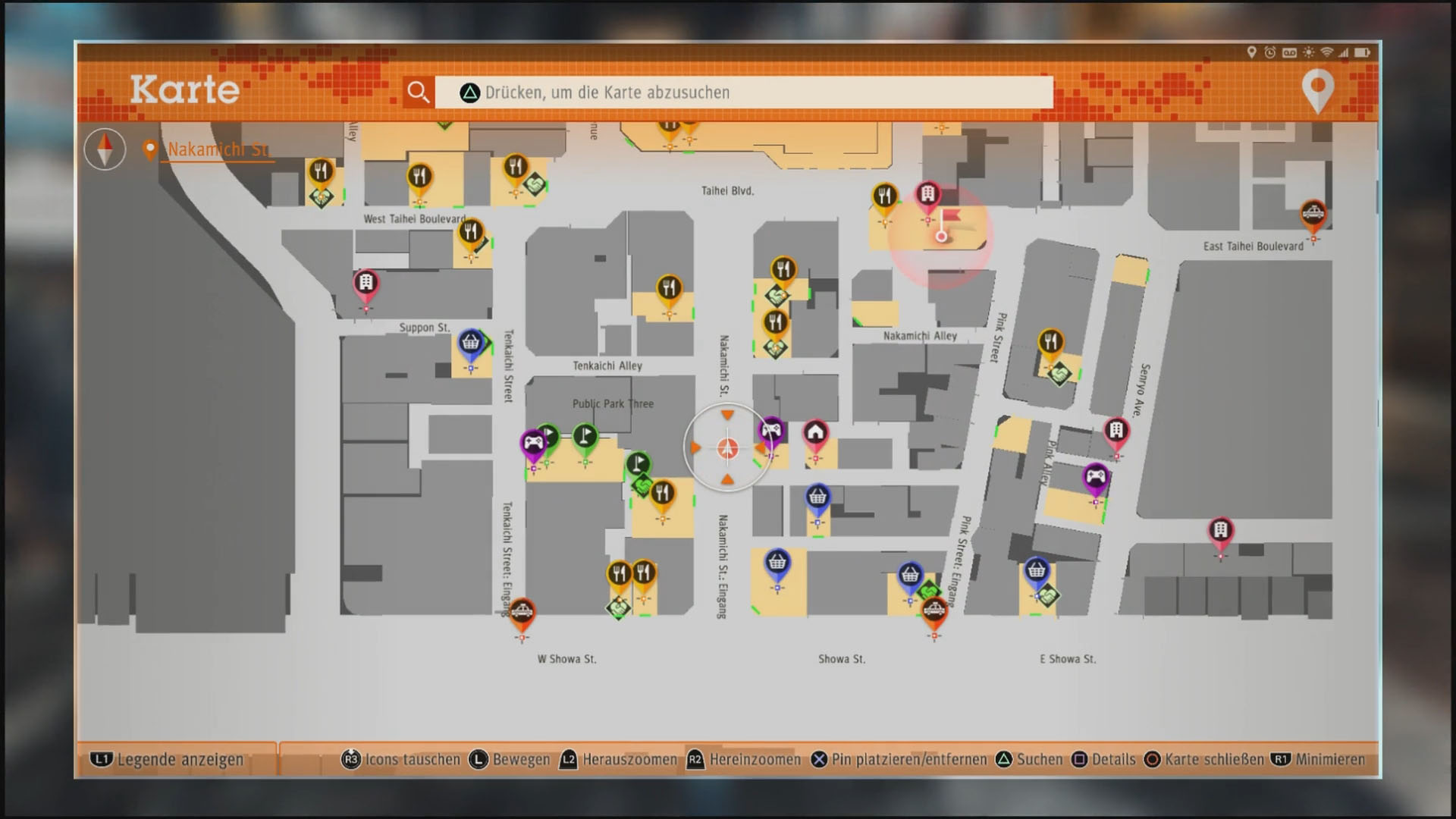Select the Nakamichi St location label
This screenshot has height=819, width=1456.
click(x=217, y=149)
